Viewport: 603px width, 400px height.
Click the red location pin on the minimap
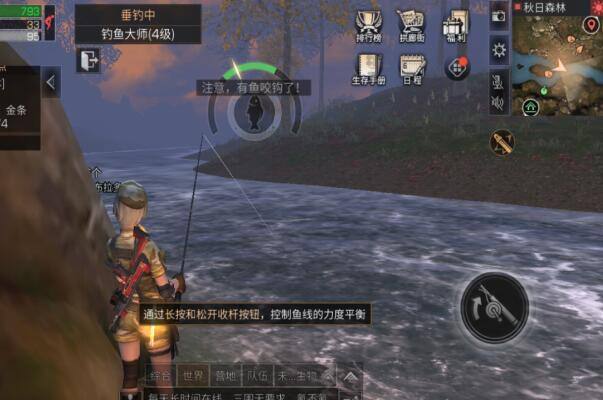click(592, 23)
